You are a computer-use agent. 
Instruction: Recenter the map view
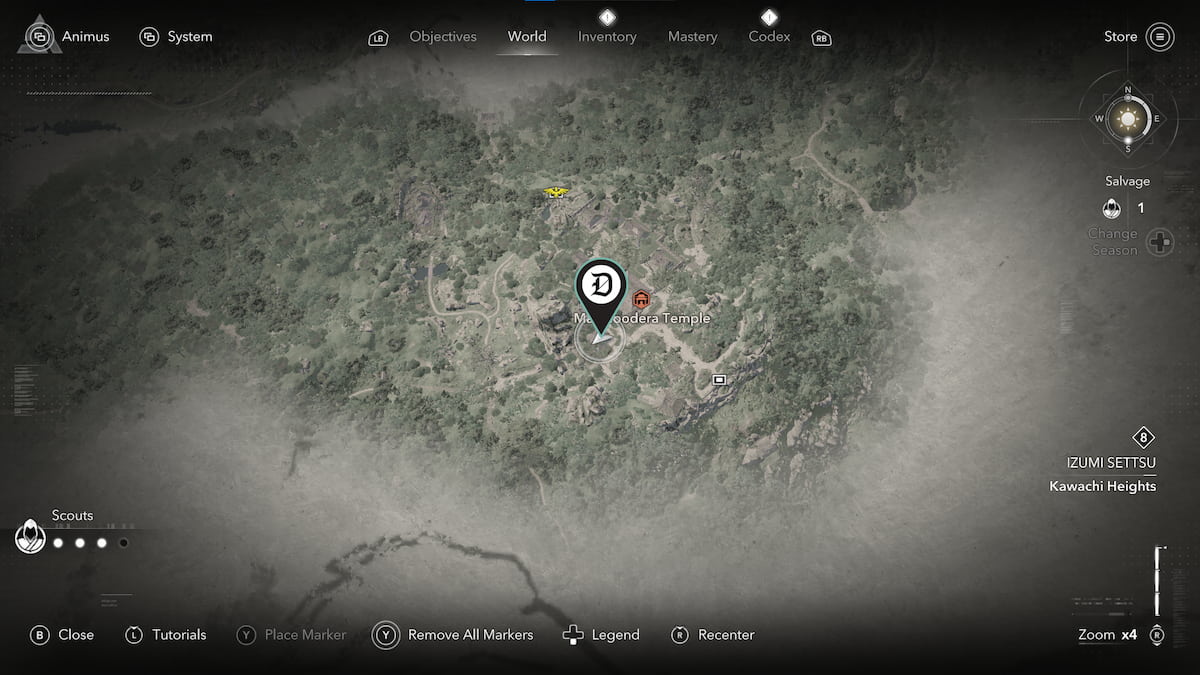[x=712, y=635]
